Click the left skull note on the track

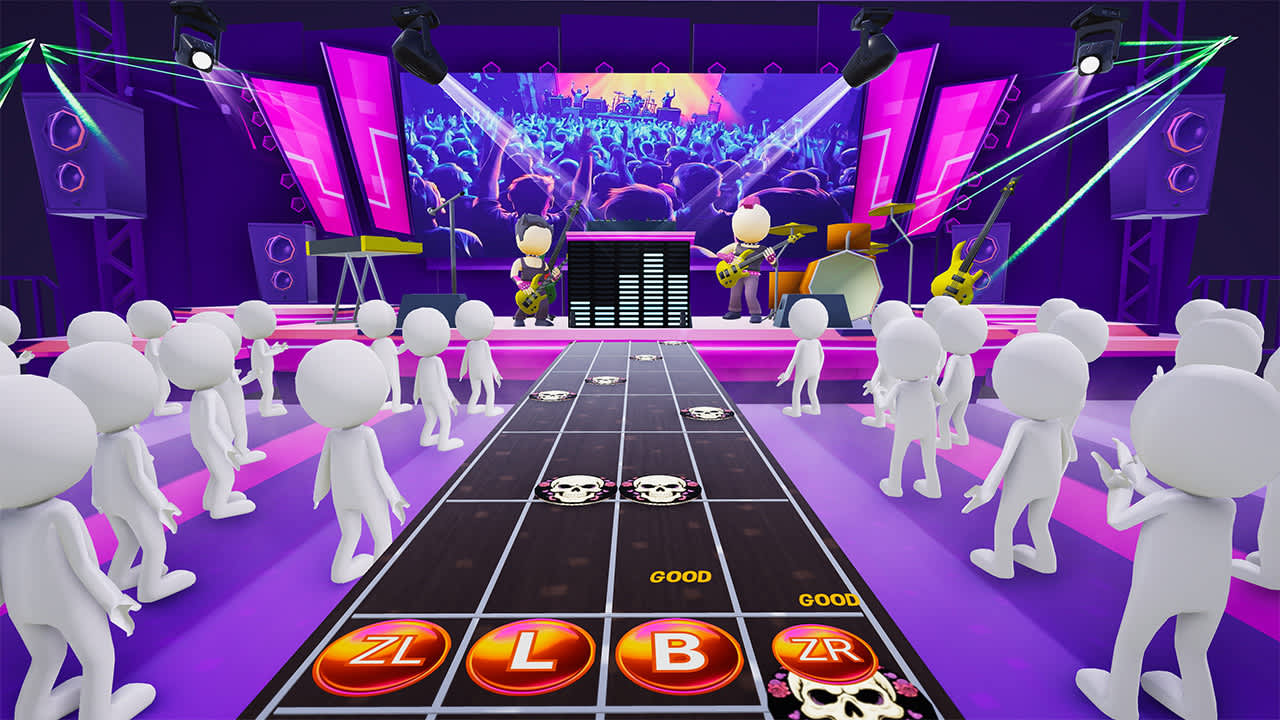coord(572,490)
